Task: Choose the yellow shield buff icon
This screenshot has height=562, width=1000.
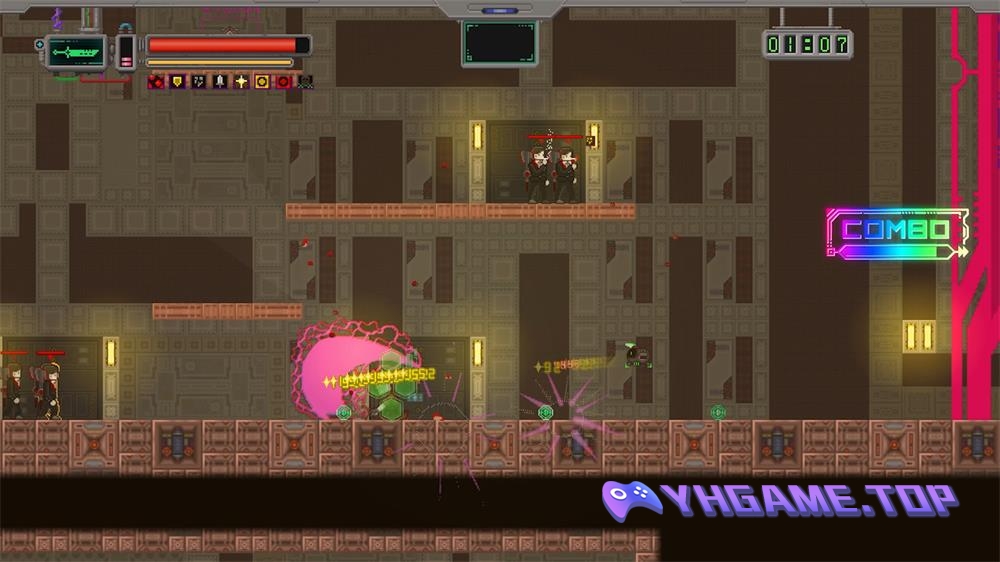Action: click(177, 82)
